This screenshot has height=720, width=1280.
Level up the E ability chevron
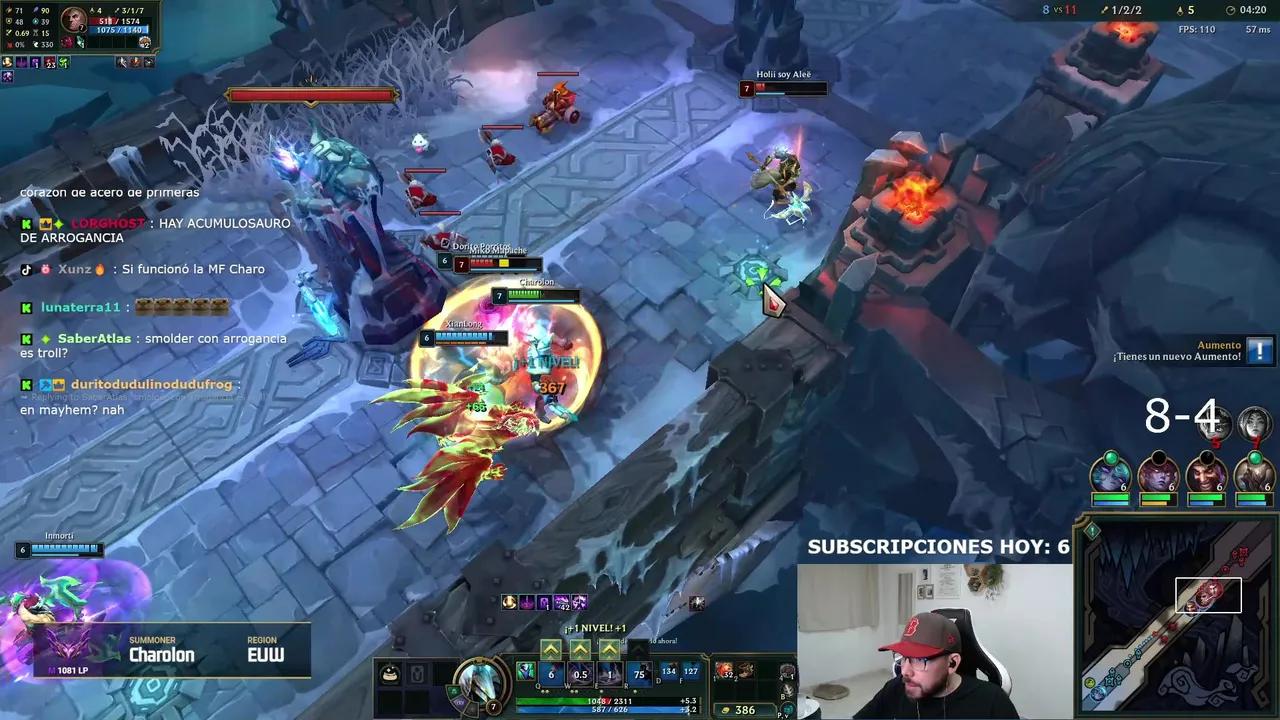click(608, 649)
